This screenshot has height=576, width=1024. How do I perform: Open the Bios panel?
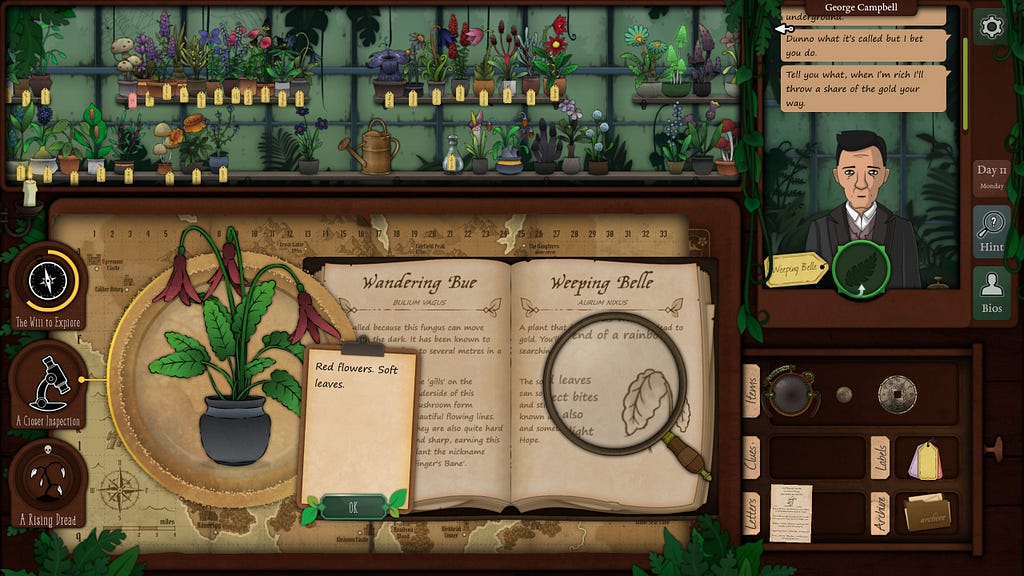click(991, 293)
